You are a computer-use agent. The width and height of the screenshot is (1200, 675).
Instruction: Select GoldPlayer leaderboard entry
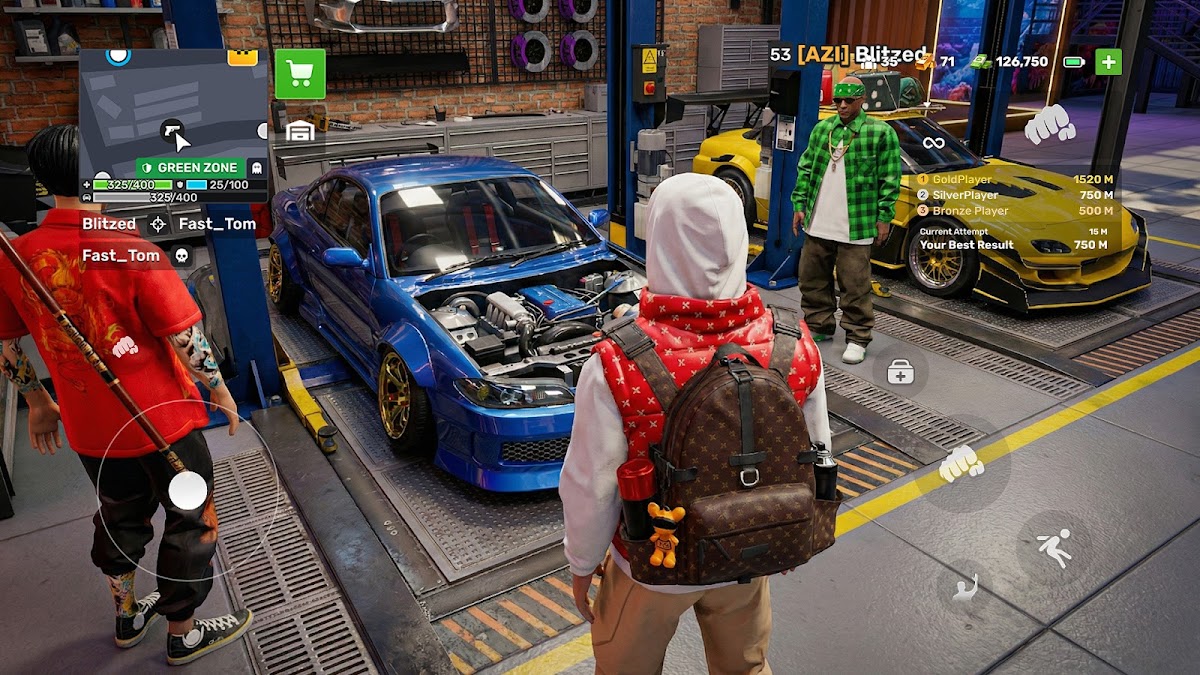click(x=1014, y=180)
